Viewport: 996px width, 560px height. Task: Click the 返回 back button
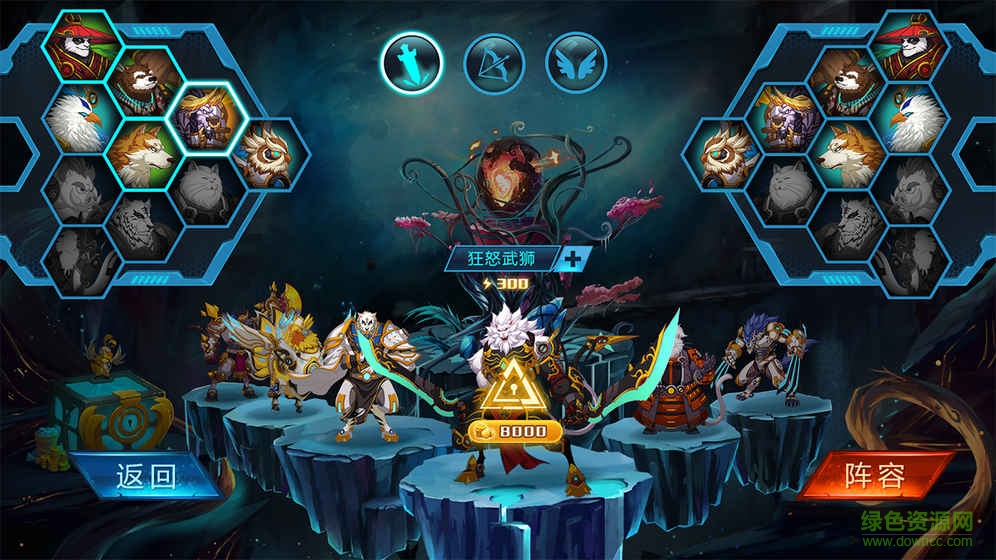pos(147,473)
